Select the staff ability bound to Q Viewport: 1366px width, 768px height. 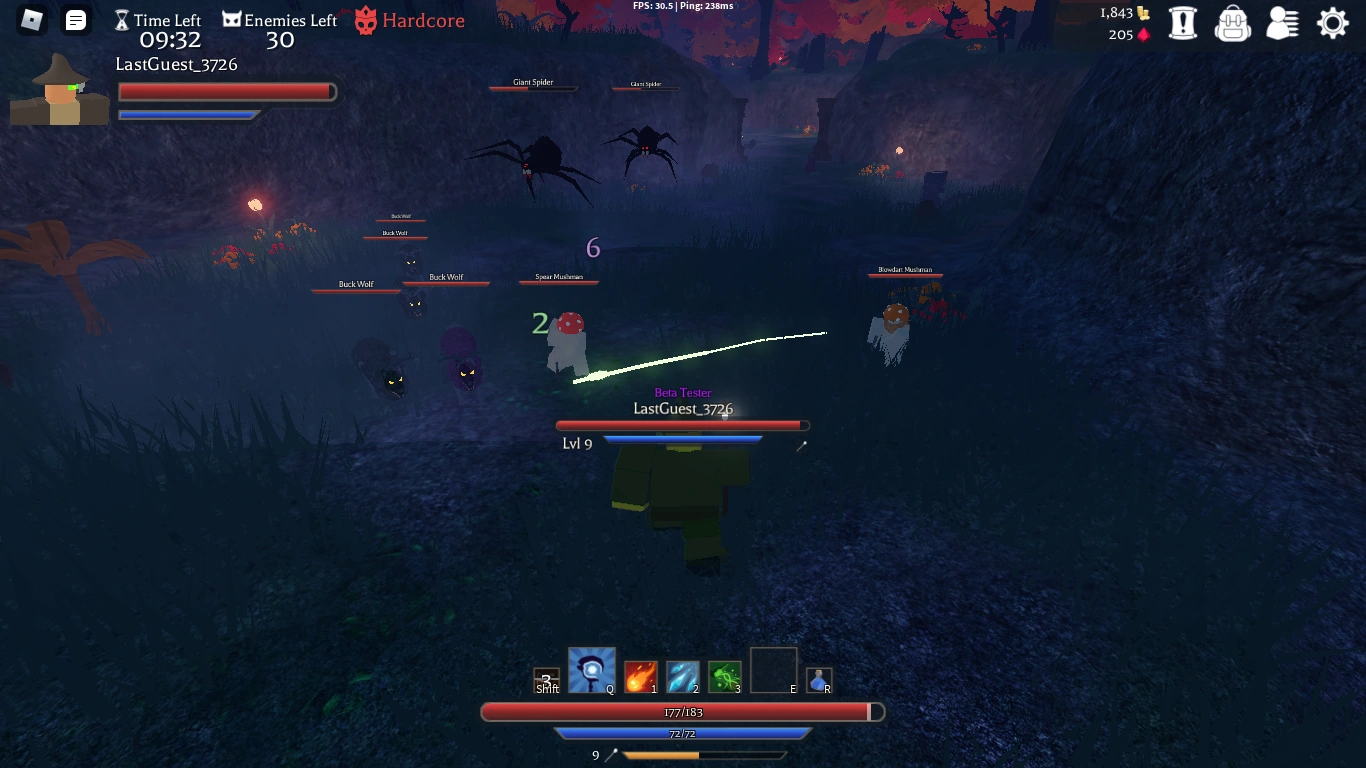tap(591, 669)
